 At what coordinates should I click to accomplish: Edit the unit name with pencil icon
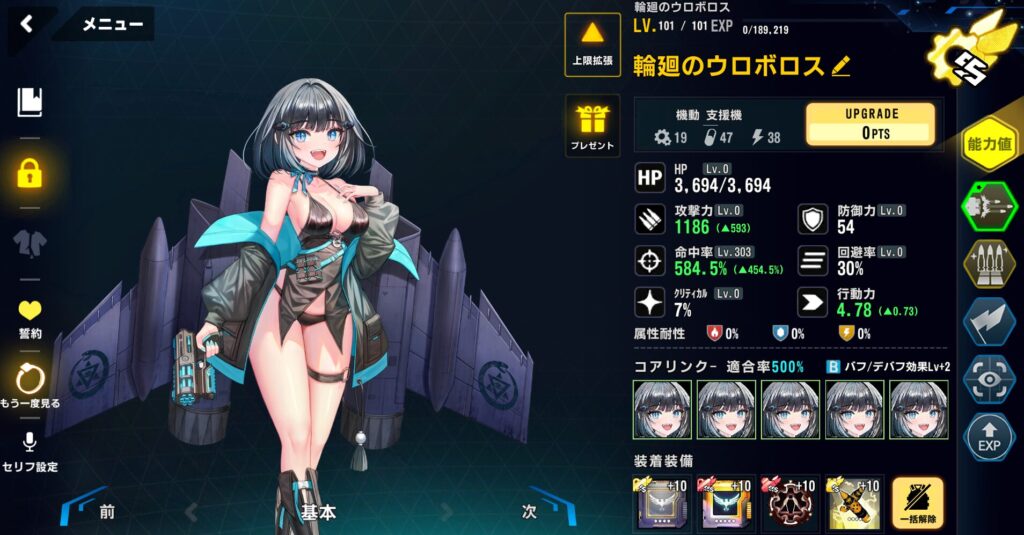click(840, 67)
